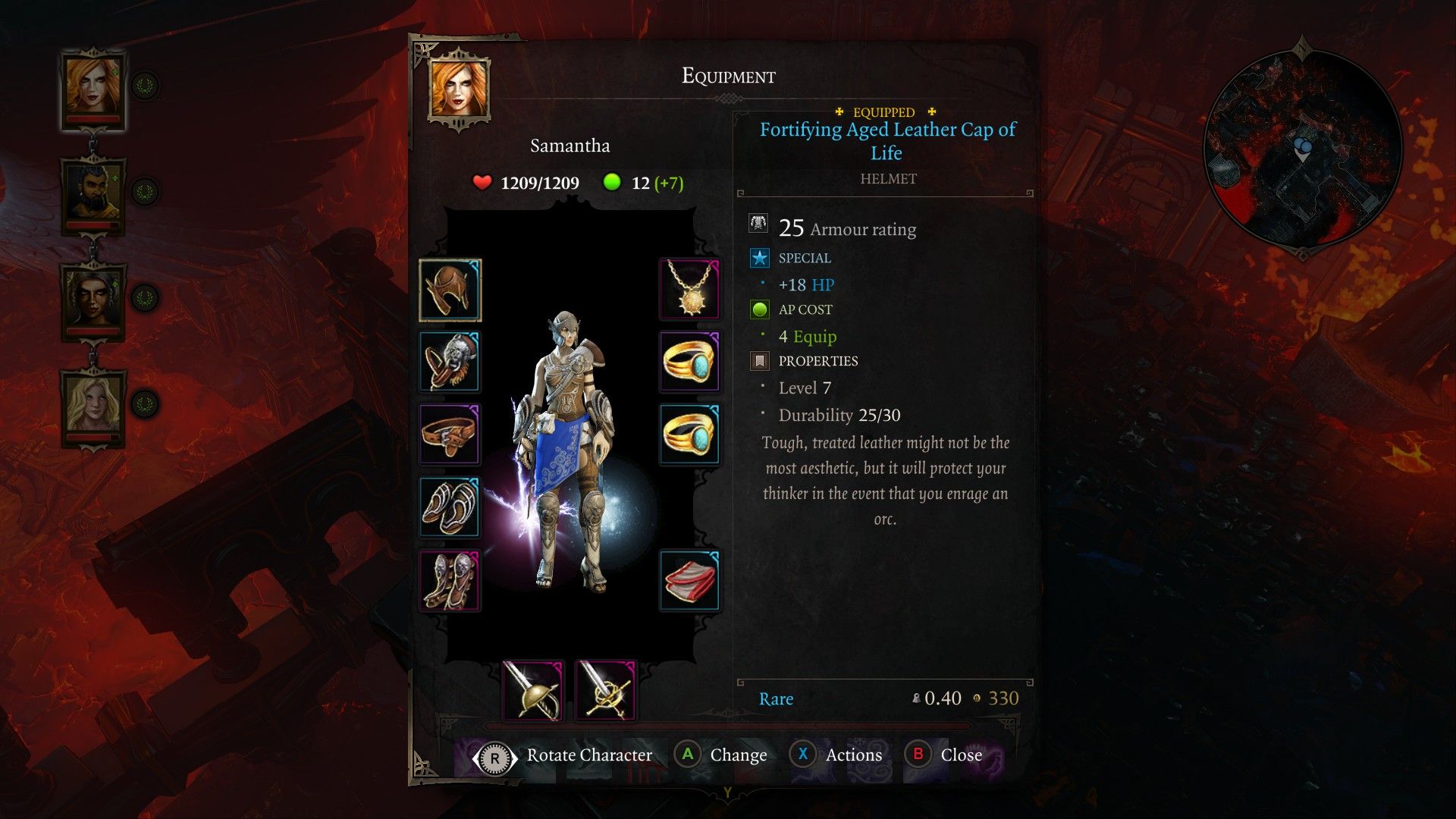Select the rapier weapon slot
Viewport: 1456px width, 819px height.
tap(533, 690)
